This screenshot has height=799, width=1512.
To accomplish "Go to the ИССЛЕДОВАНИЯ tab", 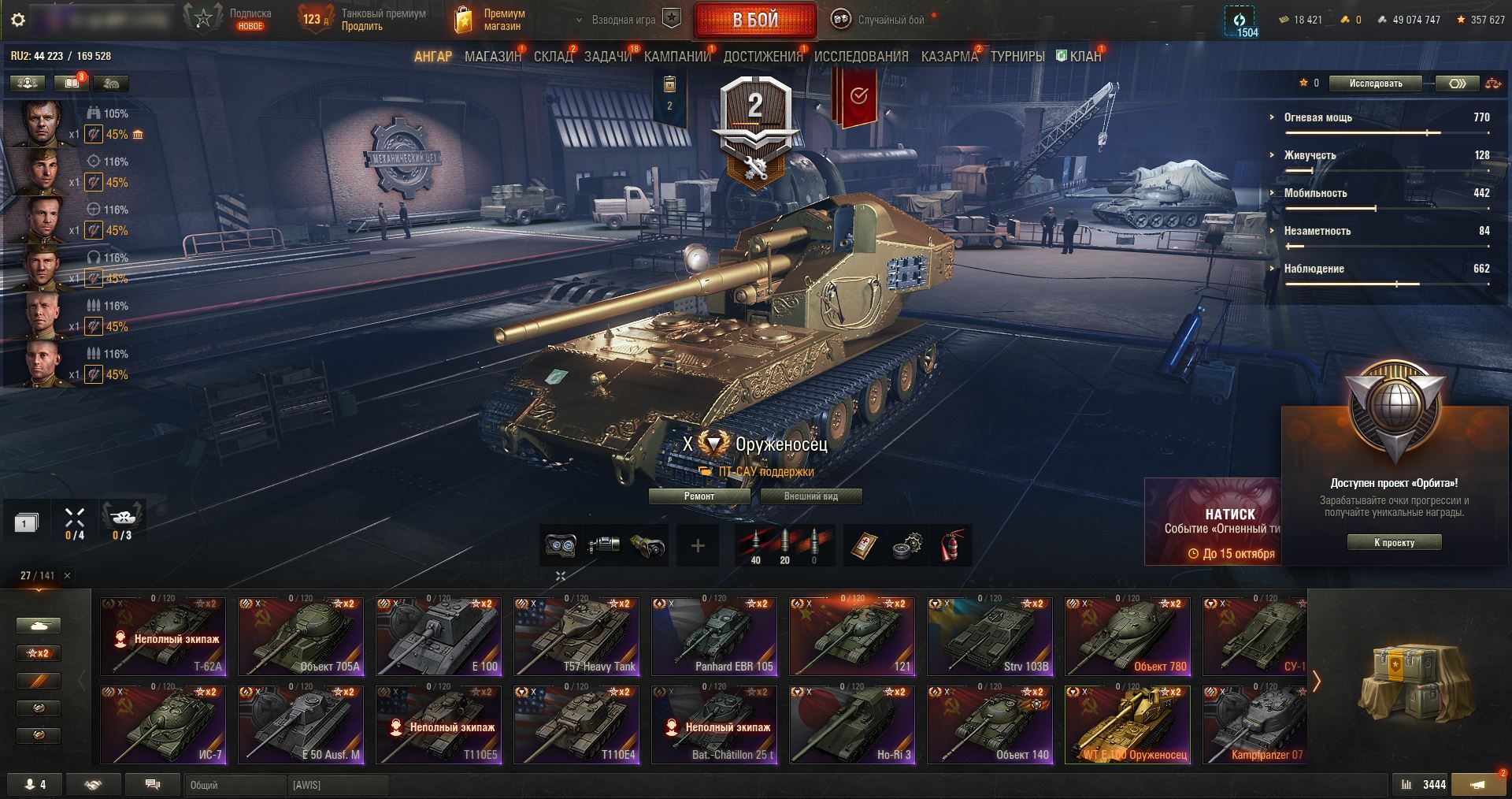I will coord(861,57).
